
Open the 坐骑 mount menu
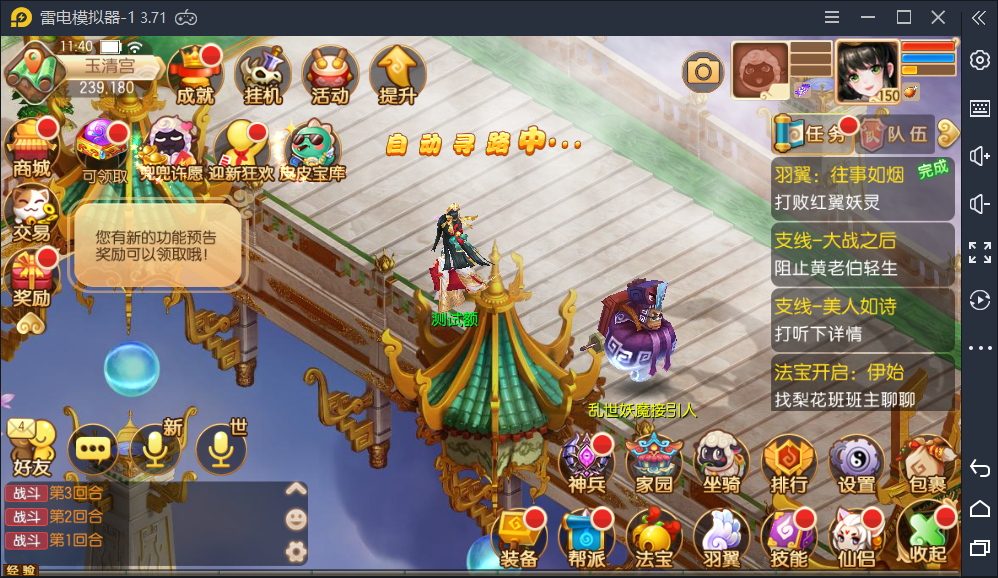click(722, 463)
